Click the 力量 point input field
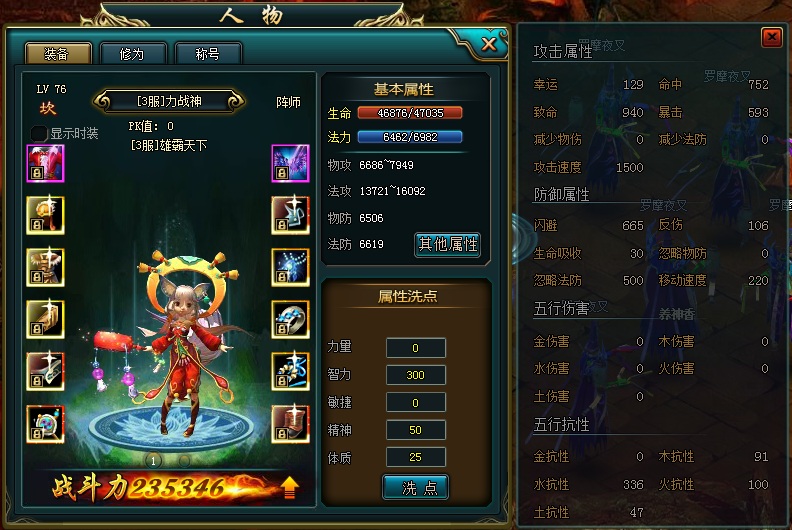Viewport: 792px width, 530px height. (x=416, y=348)
